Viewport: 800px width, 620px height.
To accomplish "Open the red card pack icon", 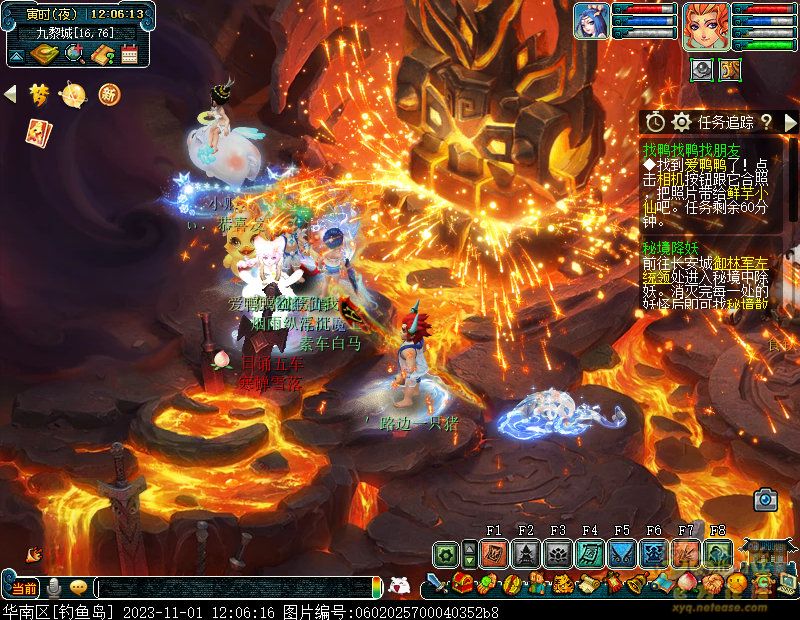I will 39,131.
